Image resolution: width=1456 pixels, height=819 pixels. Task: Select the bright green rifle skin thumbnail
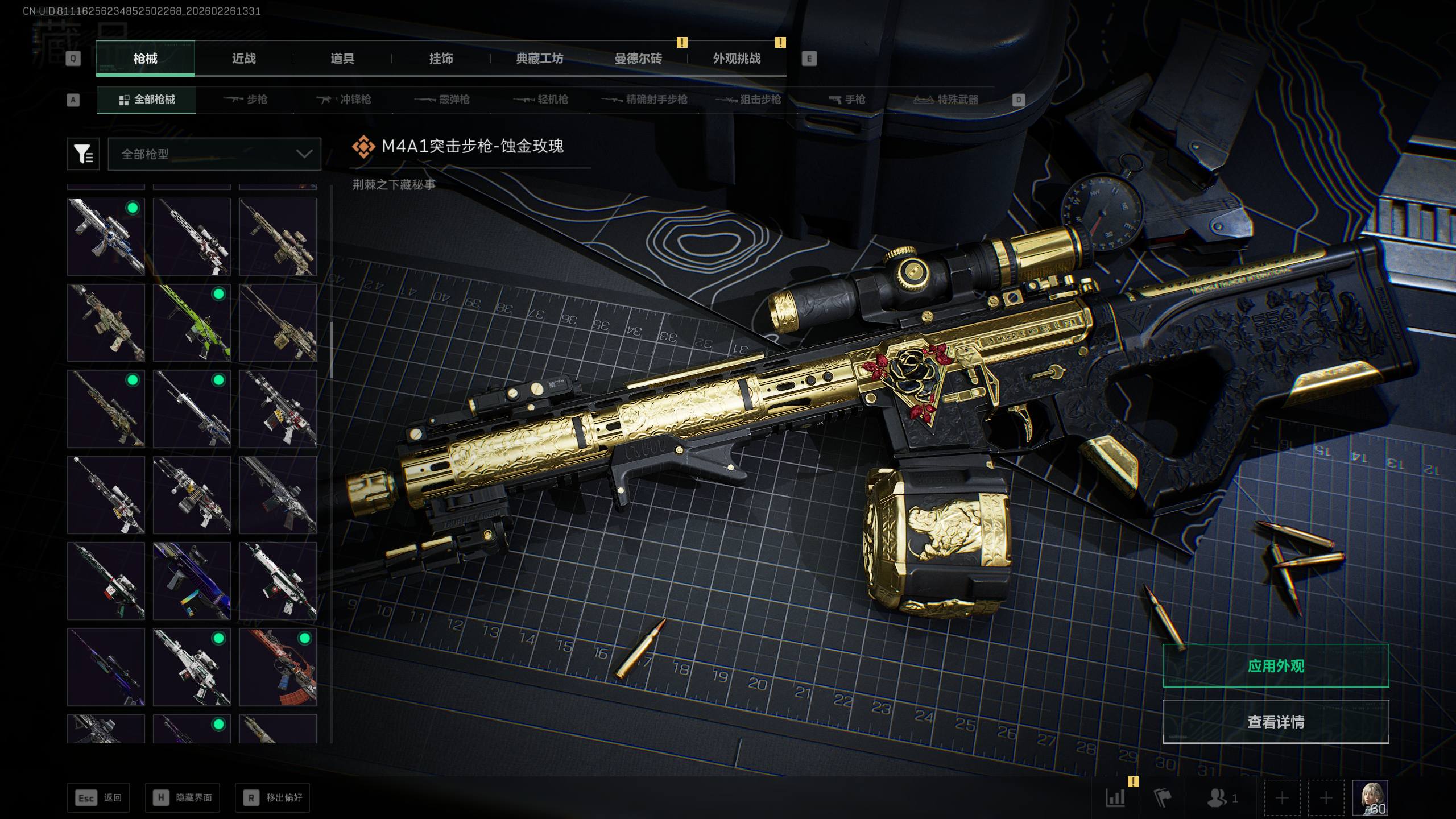192,323
